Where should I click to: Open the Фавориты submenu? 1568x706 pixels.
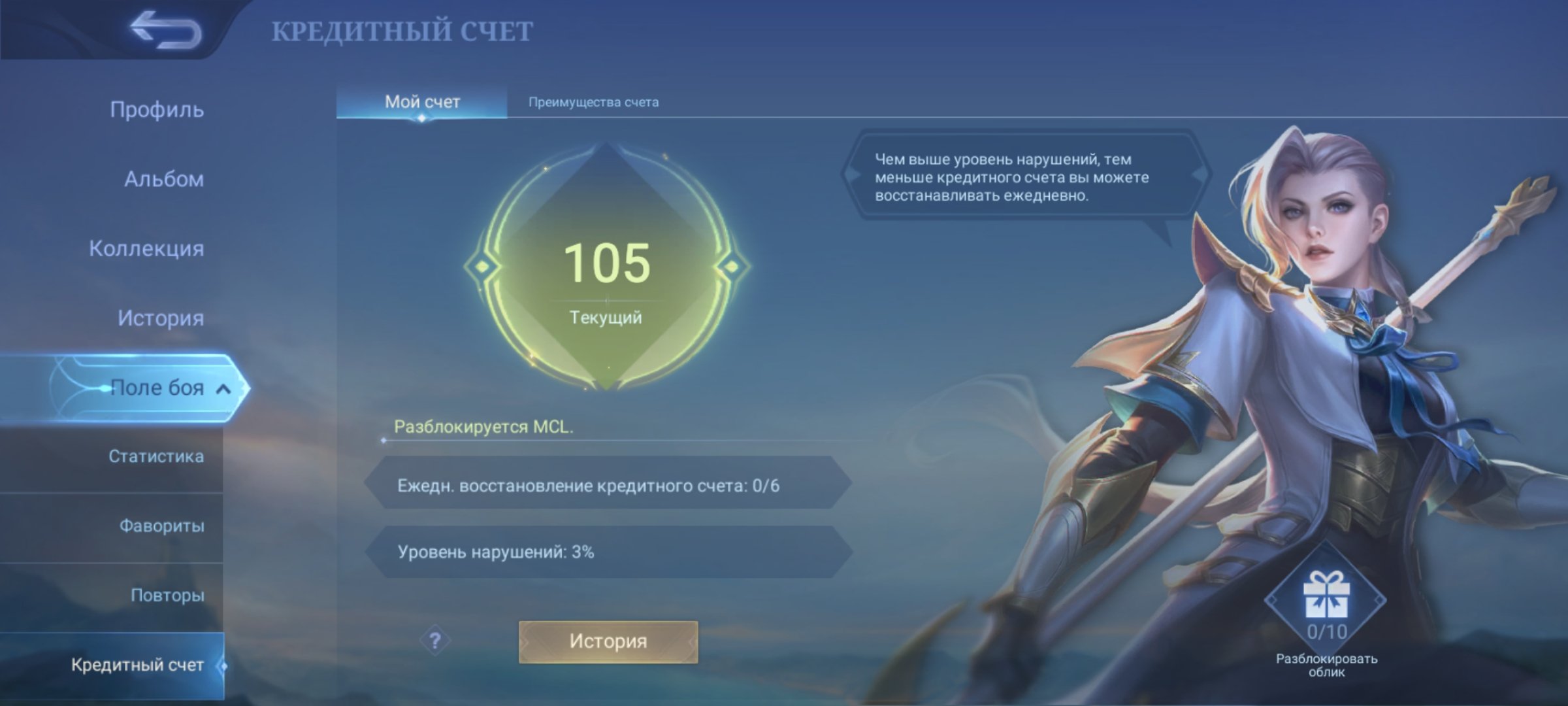(161, 526)
